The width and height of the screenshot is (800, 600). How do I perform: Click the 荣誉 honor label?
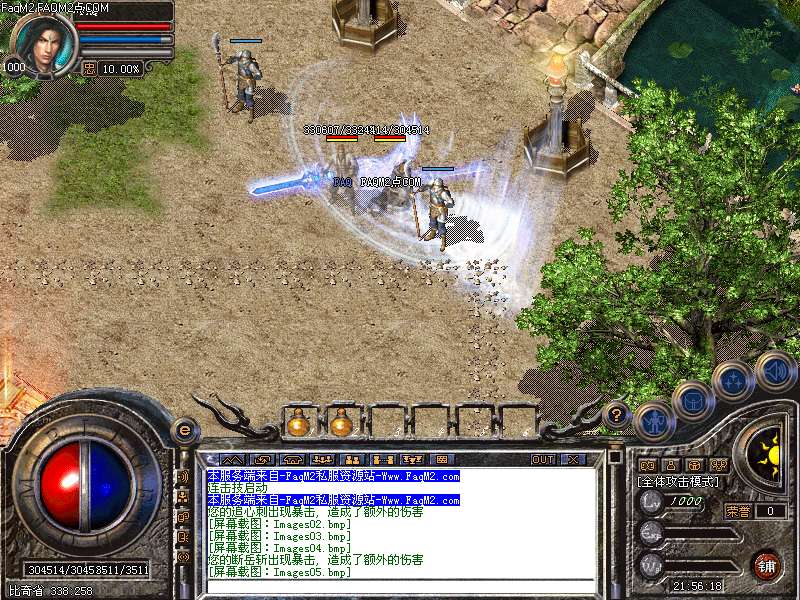737,511
